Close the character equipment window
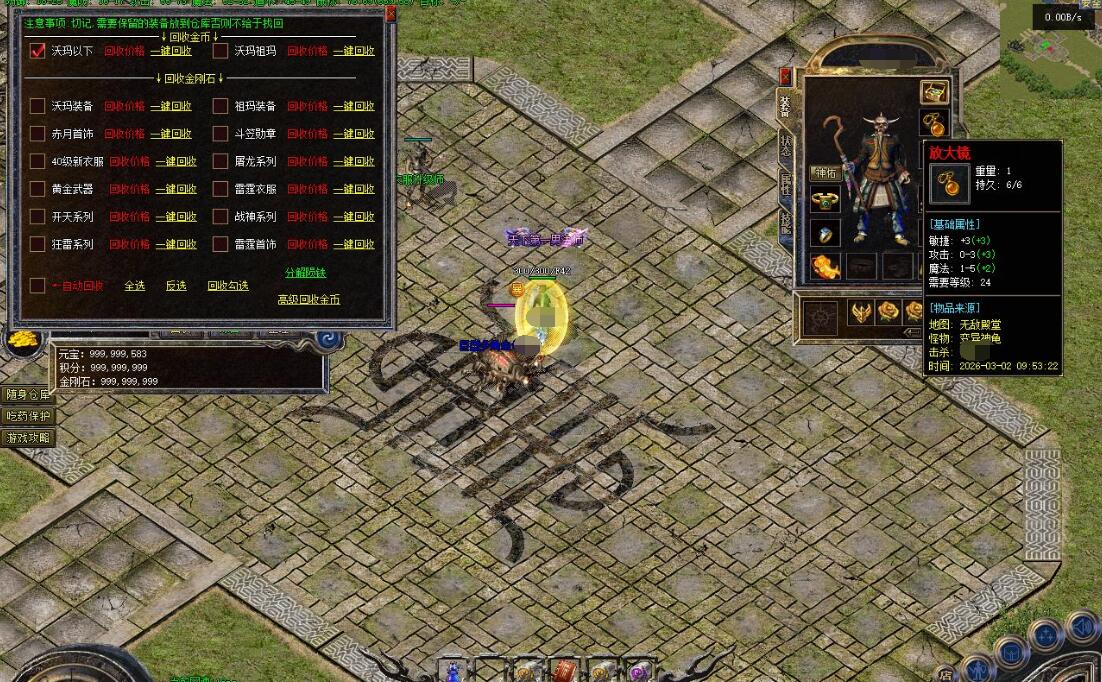Image resolution: width=1102 pixels, height=682 pixels. (785, 76)
